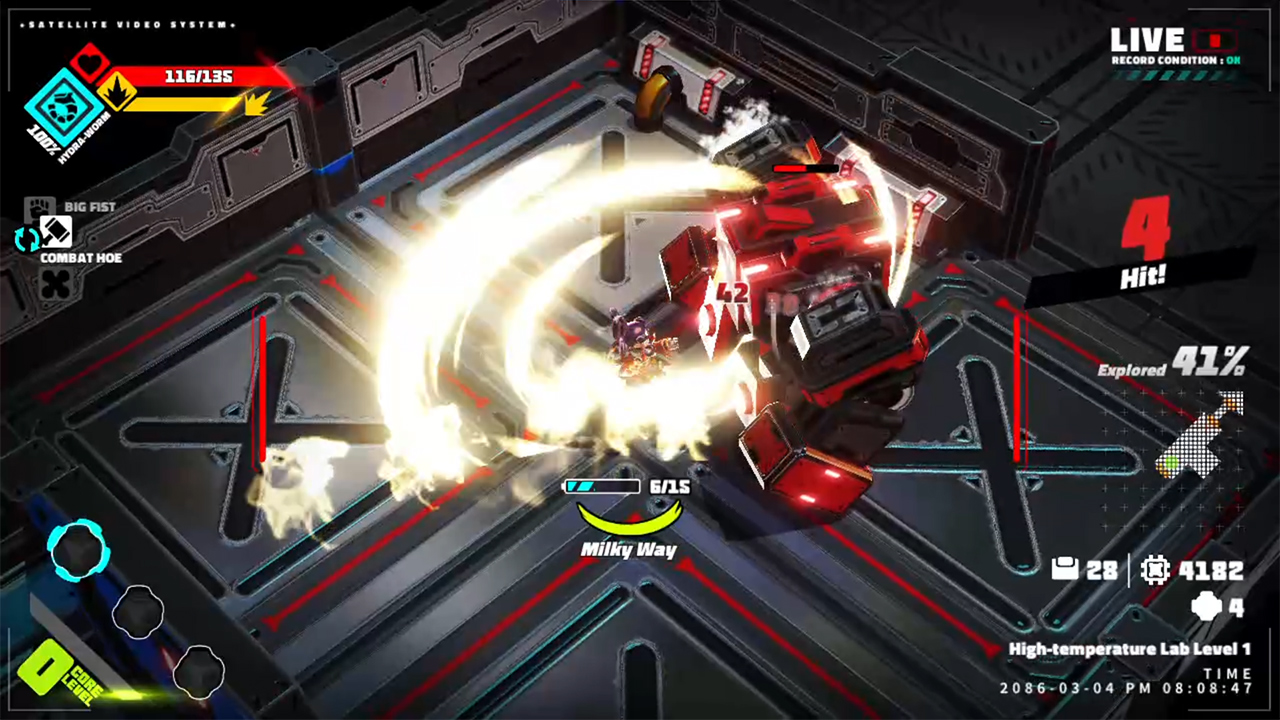The image size is (1280, 720).
Task: Click the cyan weapon swap arrows
Action: point(26,239)
